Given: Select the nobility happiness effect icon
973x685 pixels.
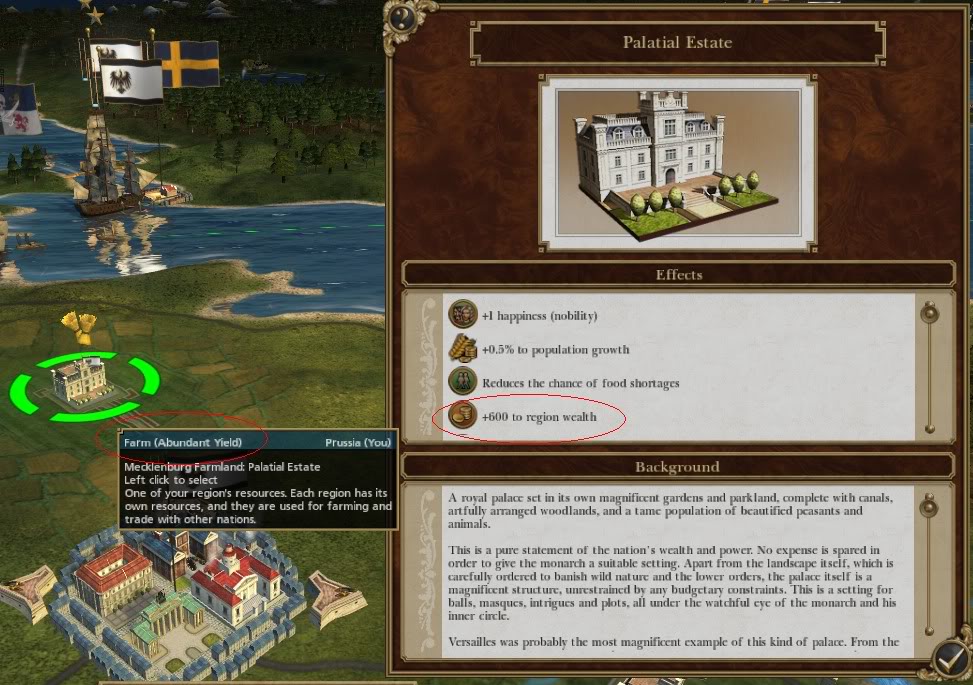Looking at the screenshot, I should [x=462, y=315].
